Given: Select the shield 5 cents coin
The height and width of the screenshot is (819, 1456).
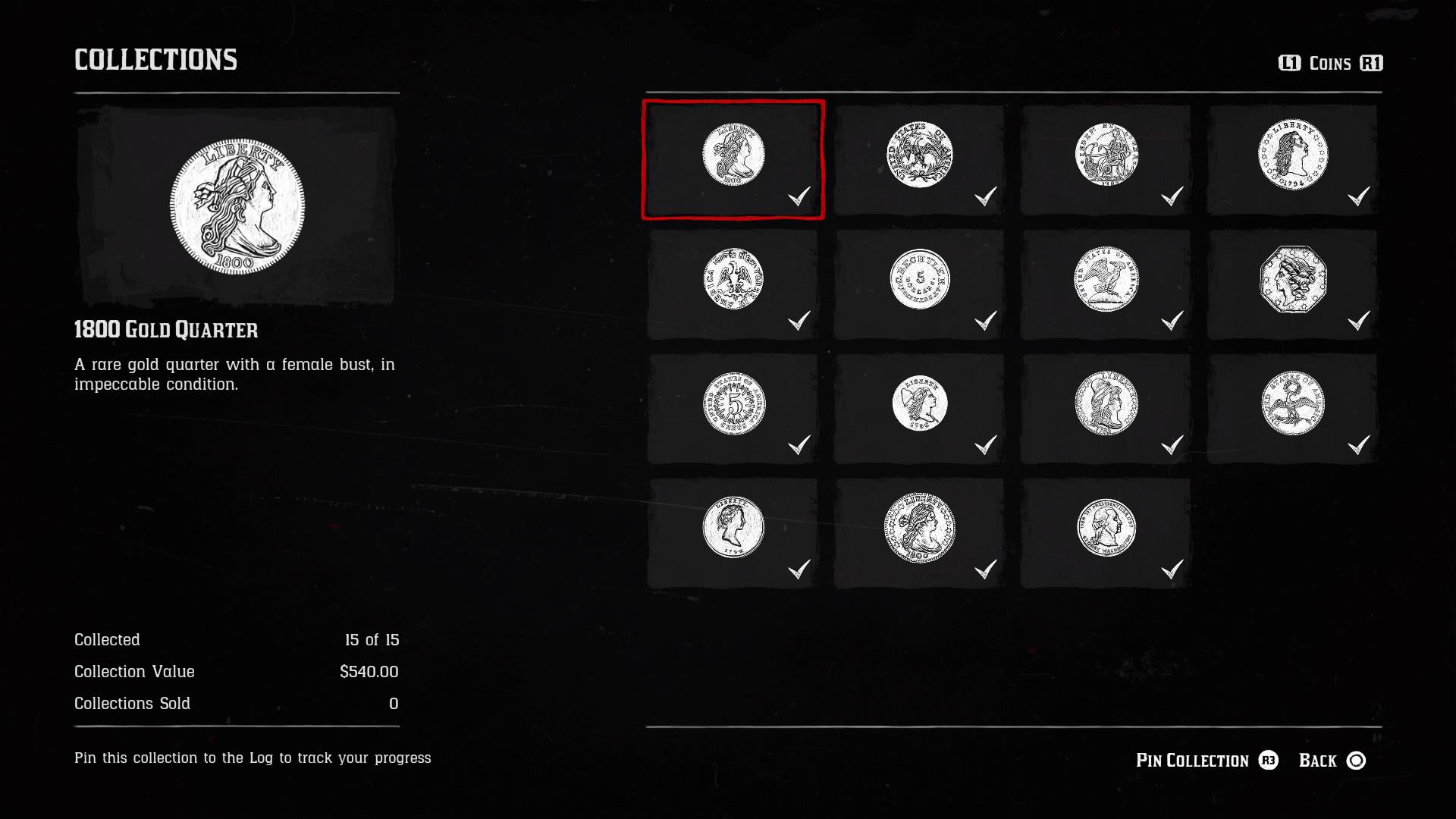Looking at the screenshot, I should click(732, 409).
